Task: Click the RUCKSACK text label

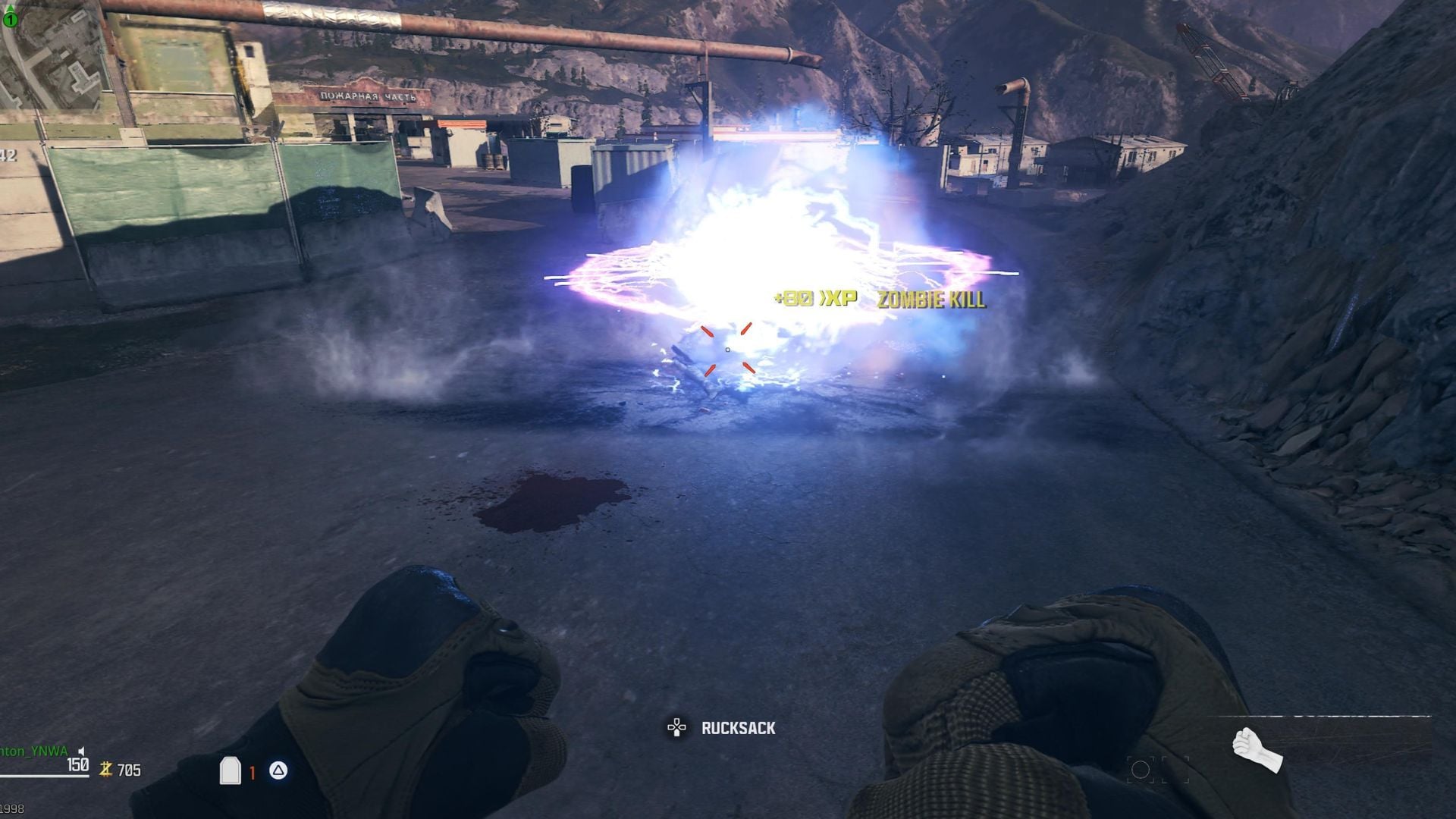Action: (x=737, y=729)
